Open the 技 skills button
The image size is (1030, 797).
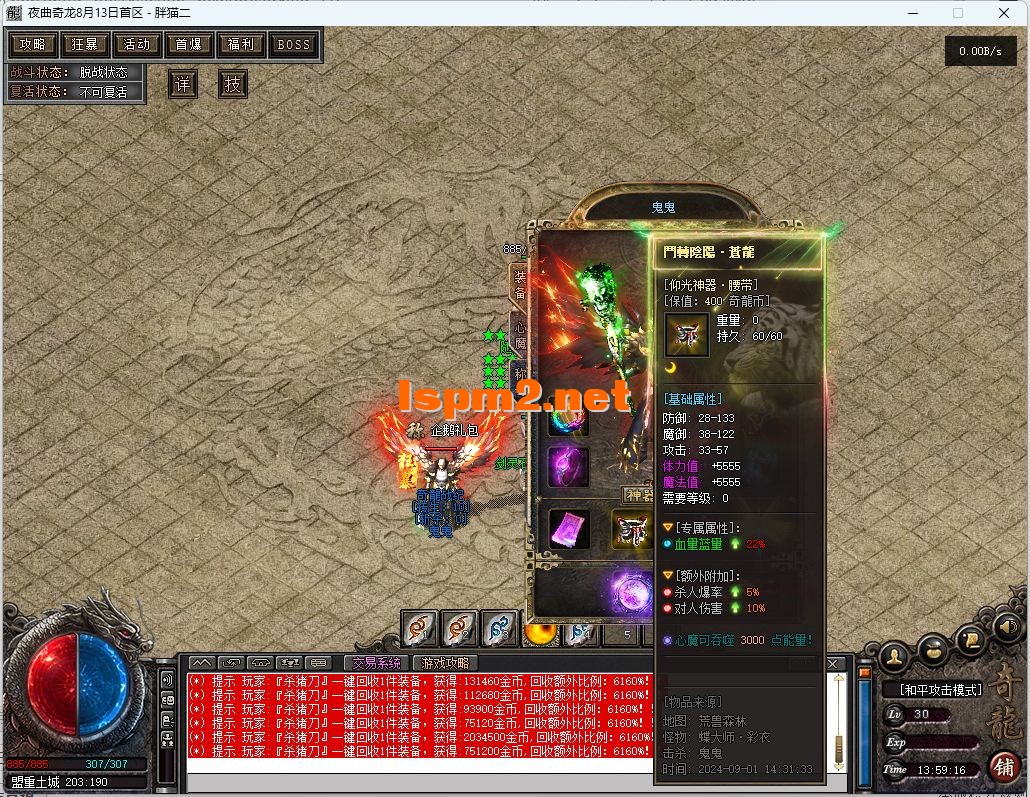click(232, 84)
